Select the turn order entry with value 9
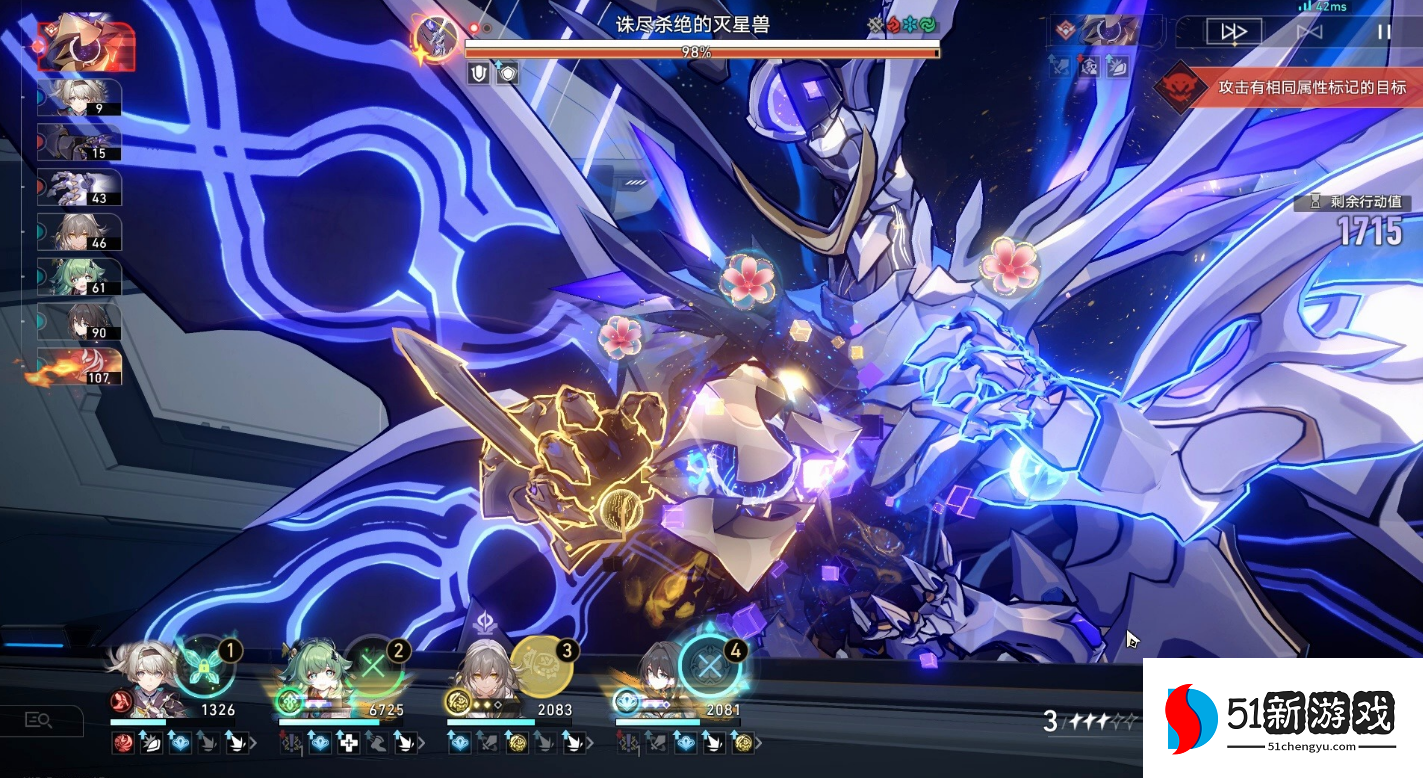This screenshot has width=1423, height=778. click(x=80, y=98)
